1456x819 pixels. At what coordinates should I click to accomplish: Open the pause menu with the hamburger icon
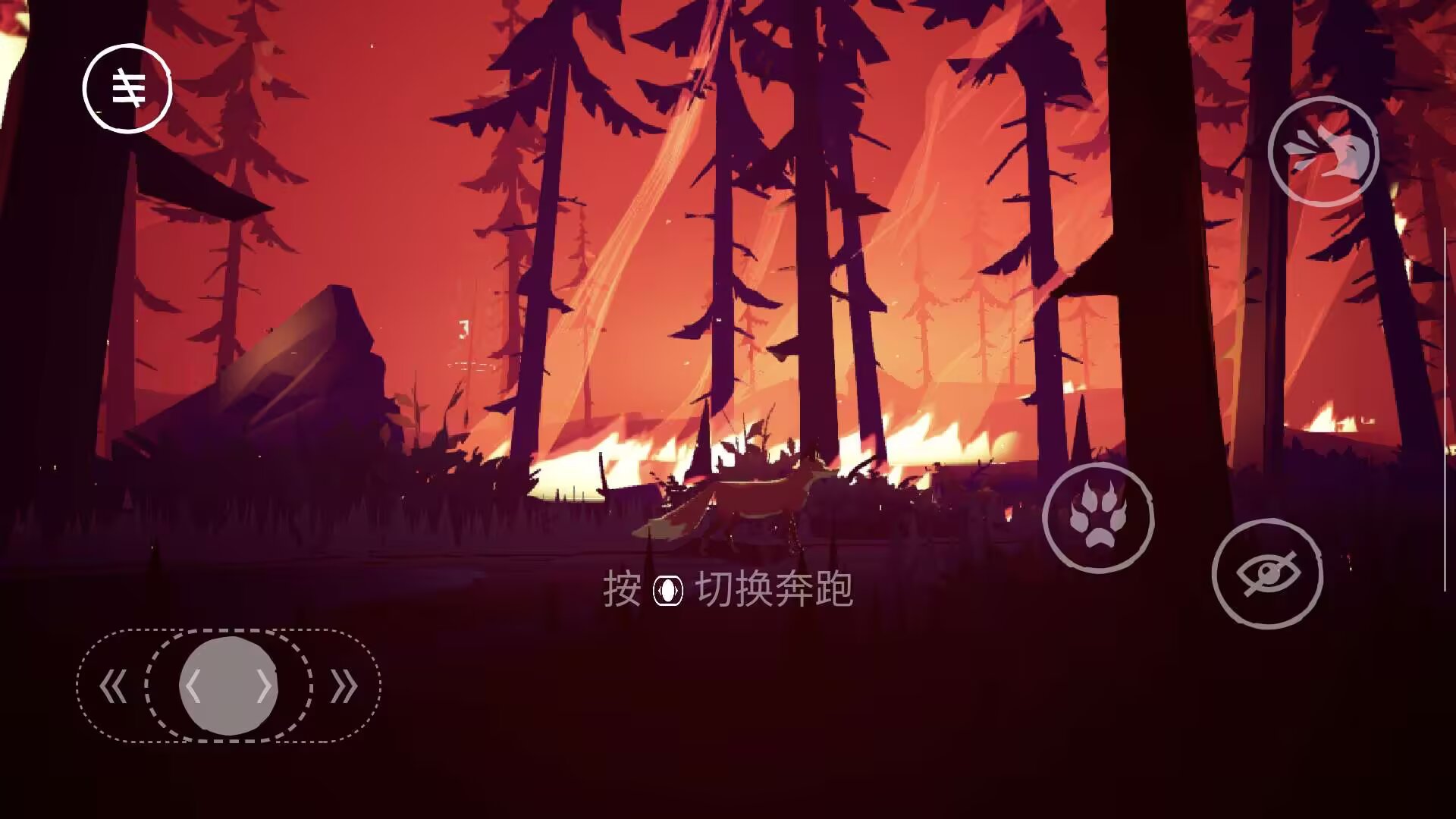[127, 87]
